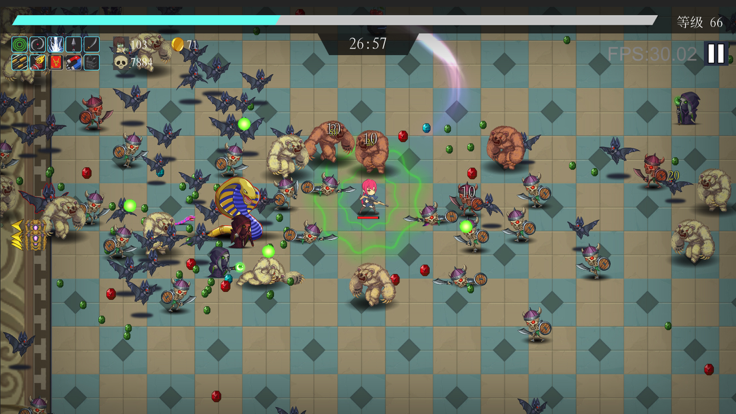Select the flaming red gauntlet icon

click(x=38, y=63)
